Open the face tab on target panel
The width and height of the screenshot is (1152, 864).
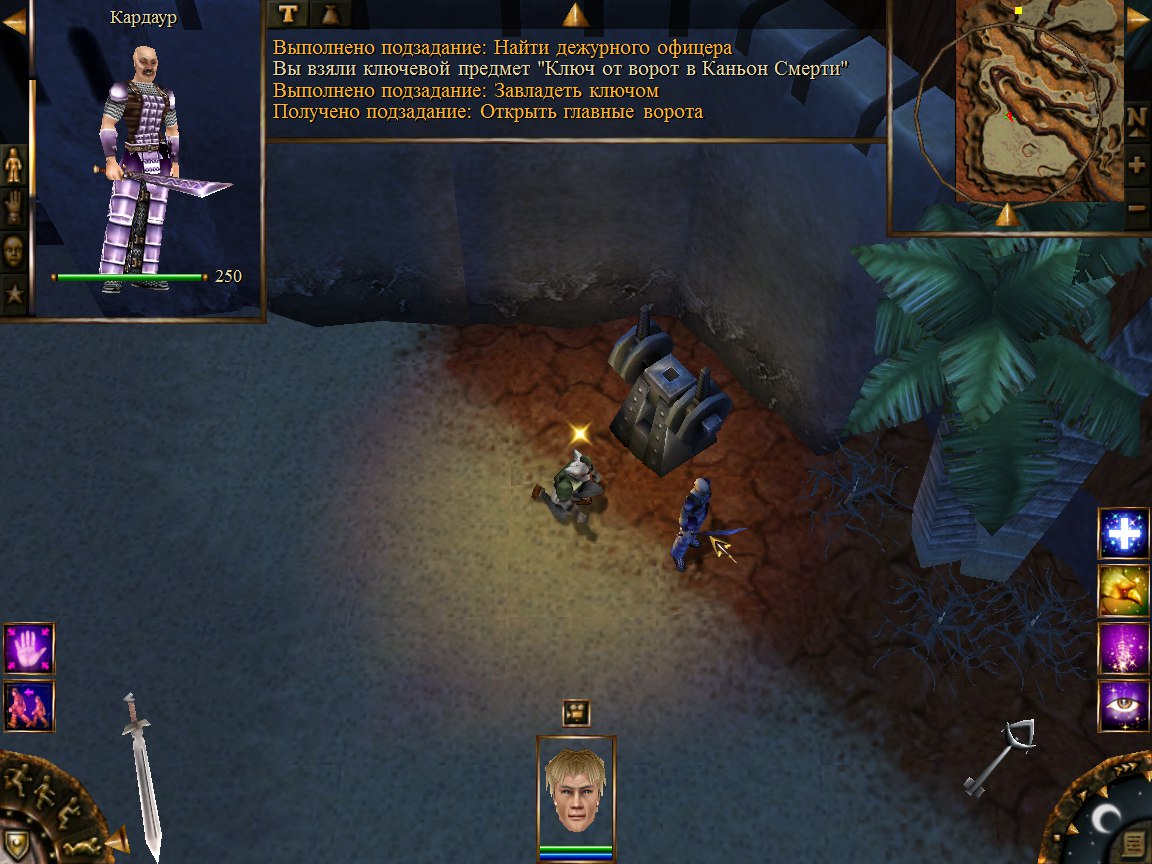point(14,250)
